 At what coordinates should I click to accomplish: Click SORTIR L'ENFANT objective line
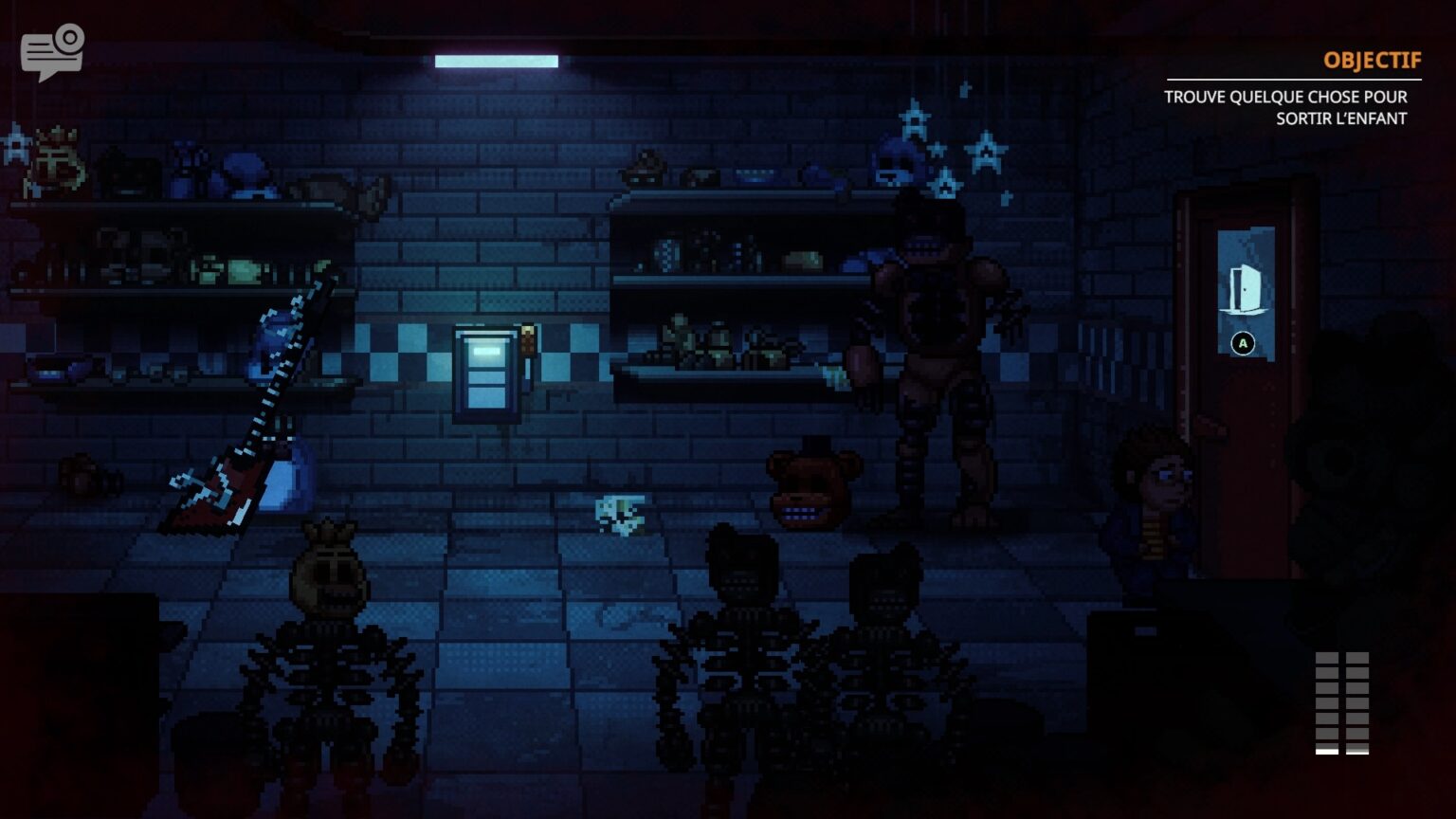pyautogui.click(x=1344, y=118)
